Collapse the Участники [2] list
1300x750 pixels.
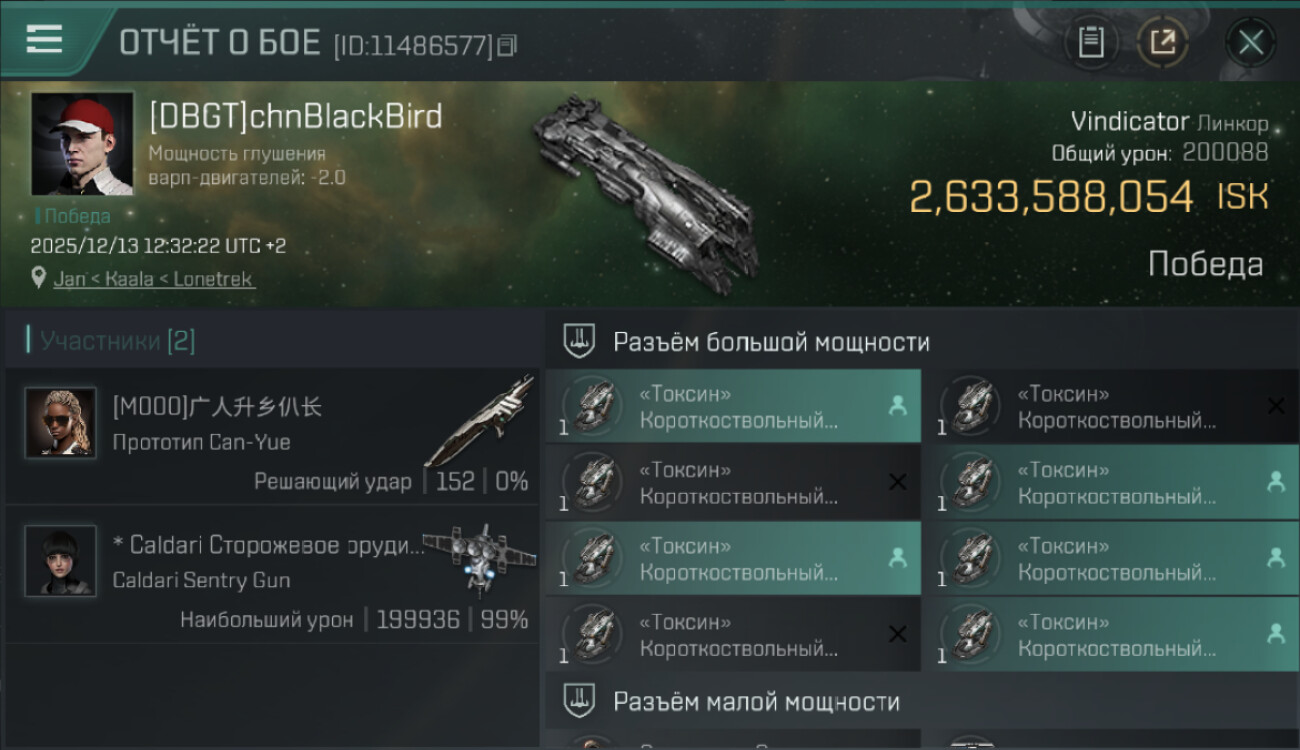coord(110,340)
